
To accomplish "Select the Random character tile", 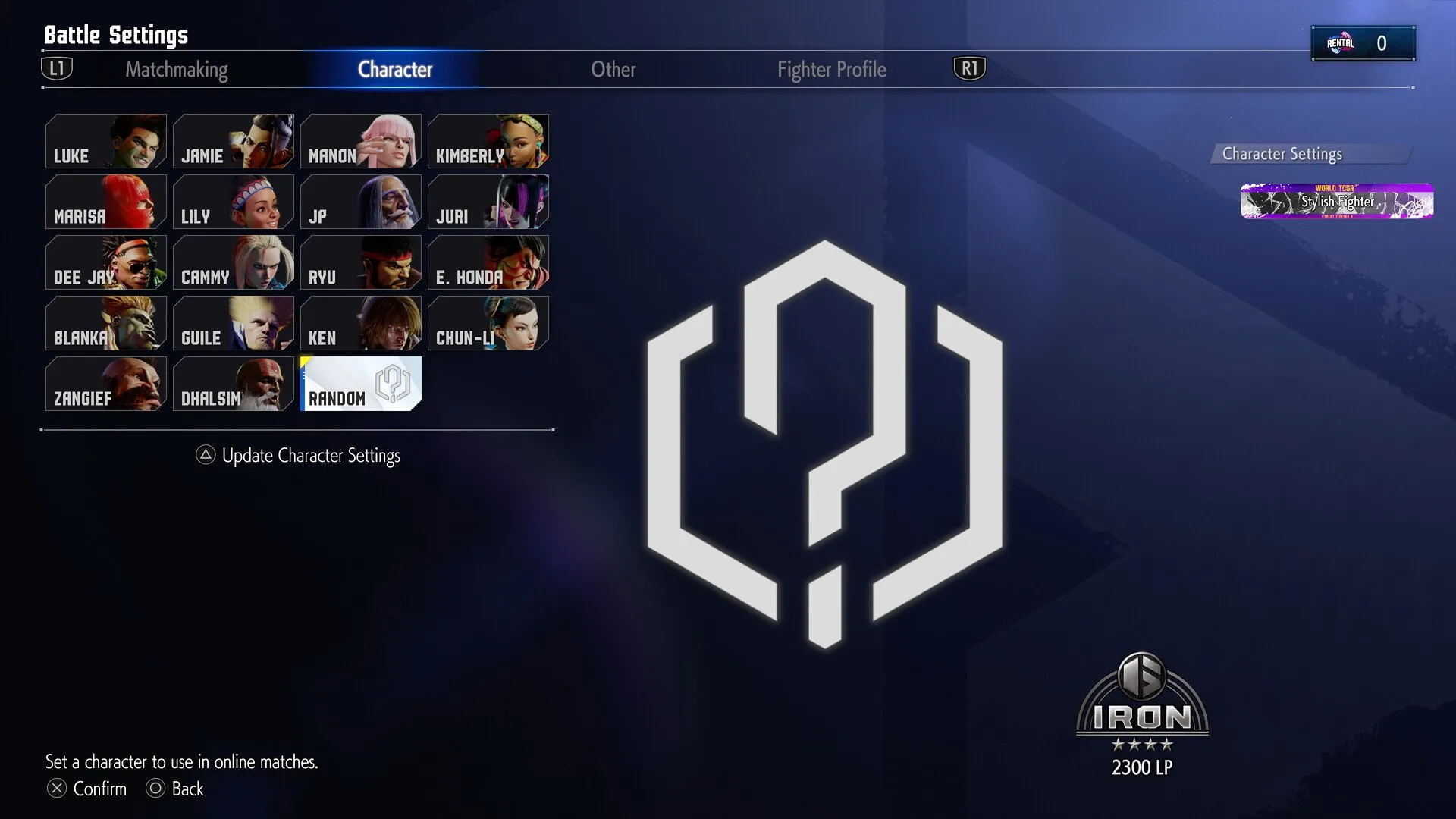I will 361,384.
